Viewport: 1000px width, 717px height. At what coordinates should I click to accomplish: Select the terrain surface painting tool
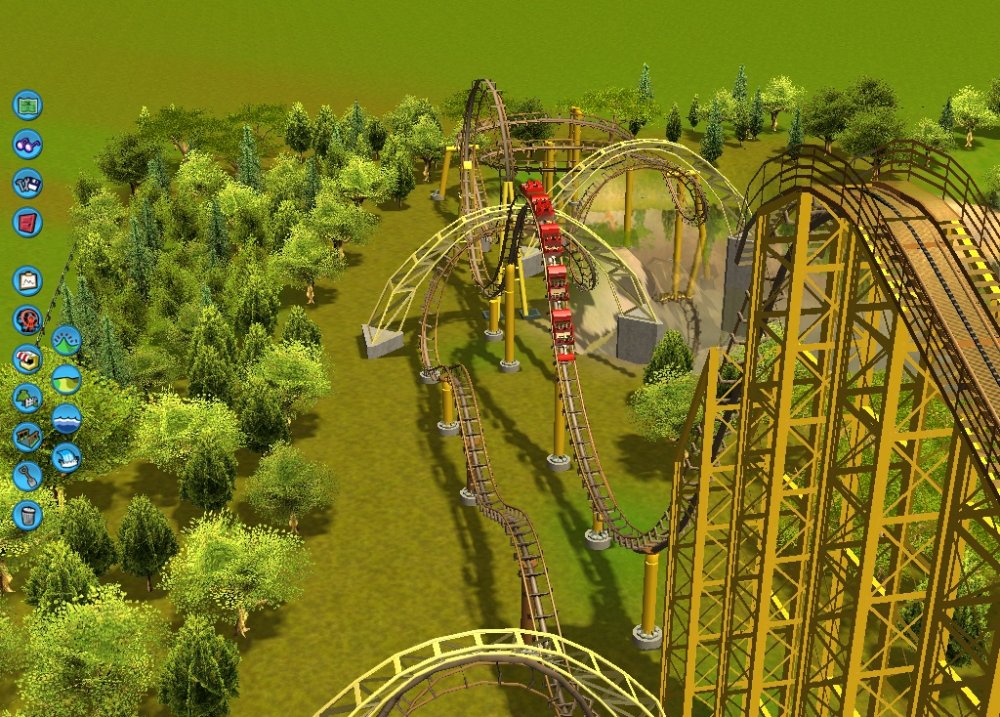(x=66, y=379)
